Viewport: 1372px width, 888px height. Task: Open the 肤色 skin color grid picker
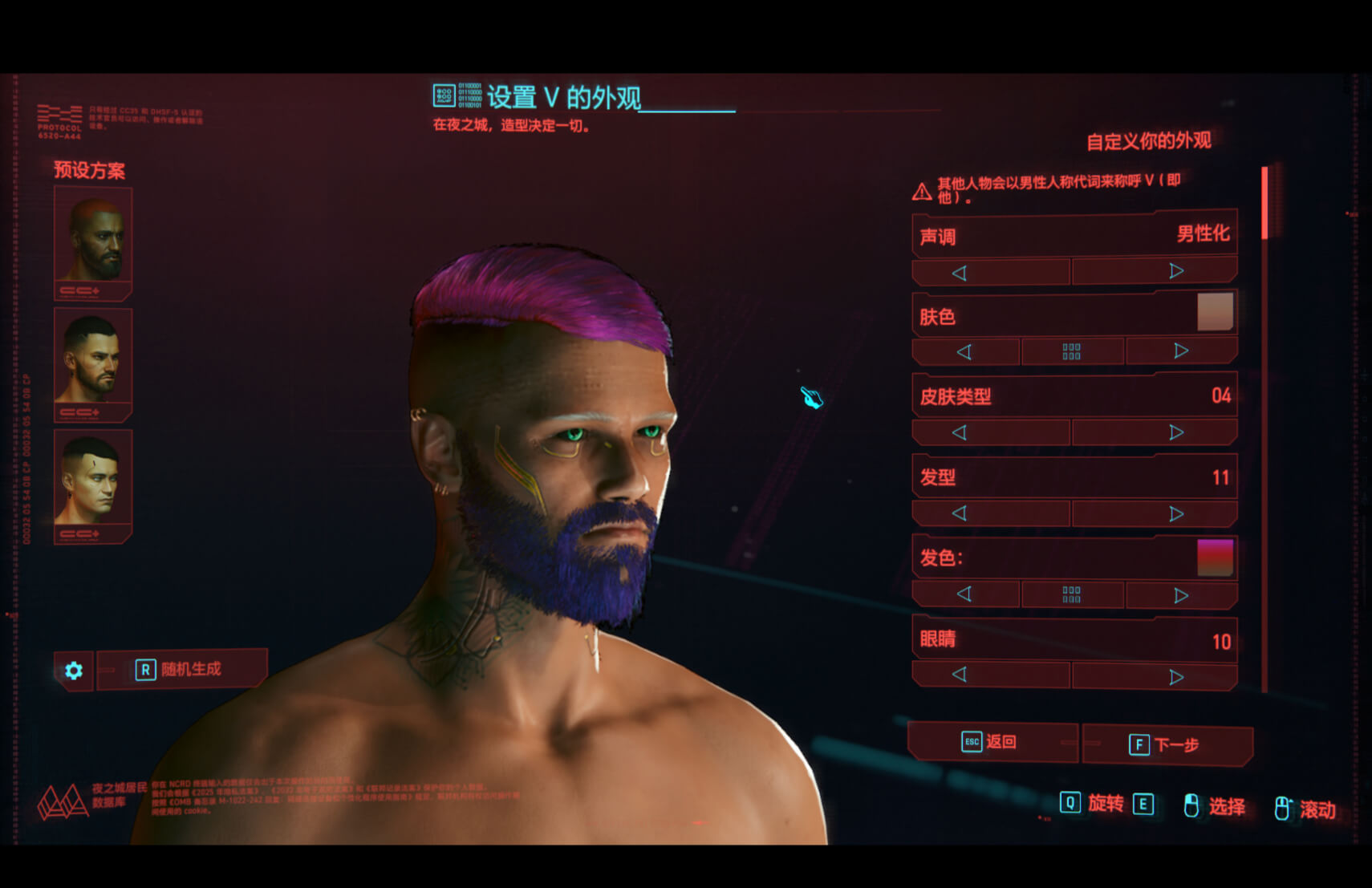click(x=1071, y=351)
